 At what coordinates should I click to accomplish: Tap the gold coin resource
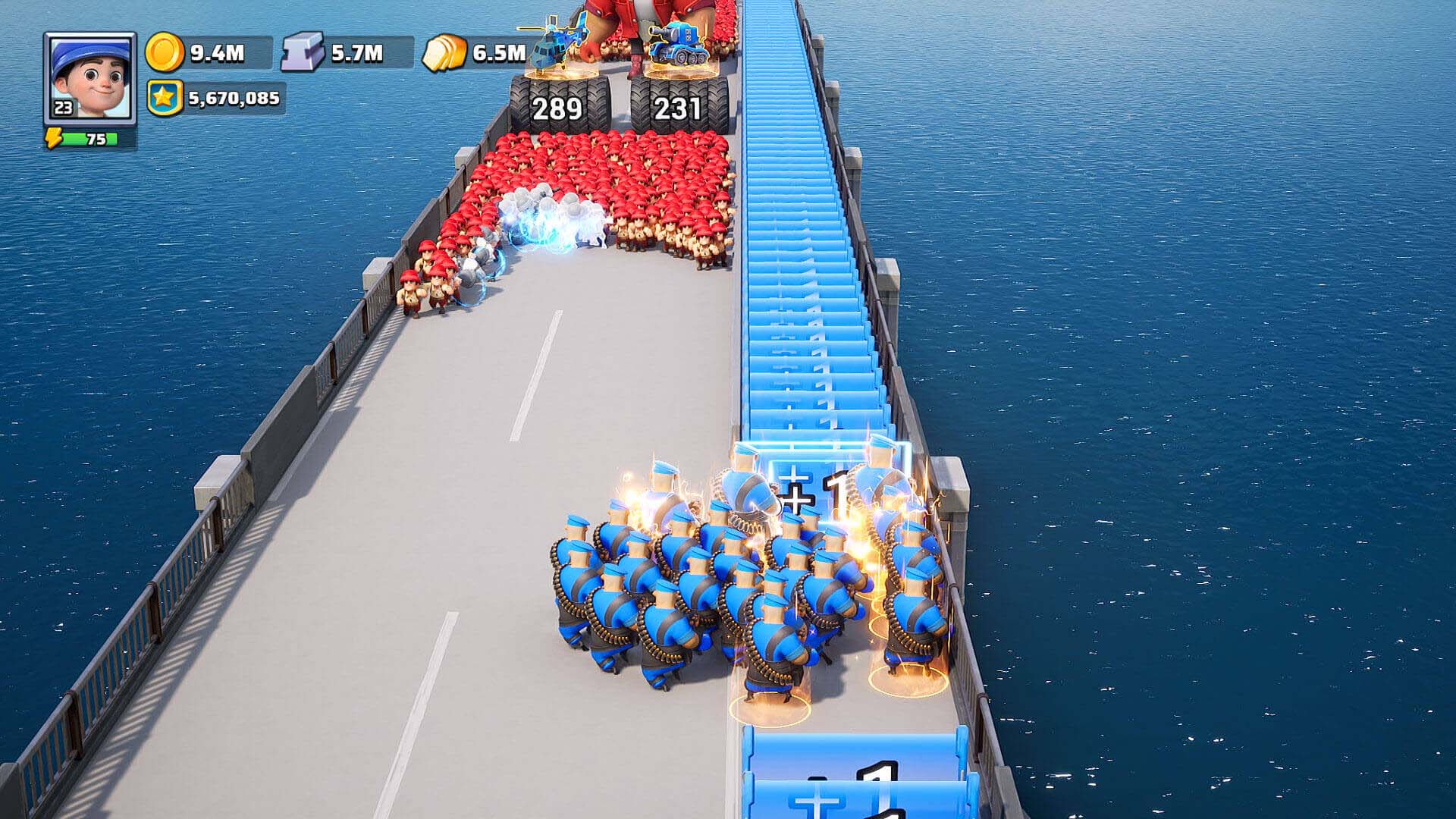point(165,52)
